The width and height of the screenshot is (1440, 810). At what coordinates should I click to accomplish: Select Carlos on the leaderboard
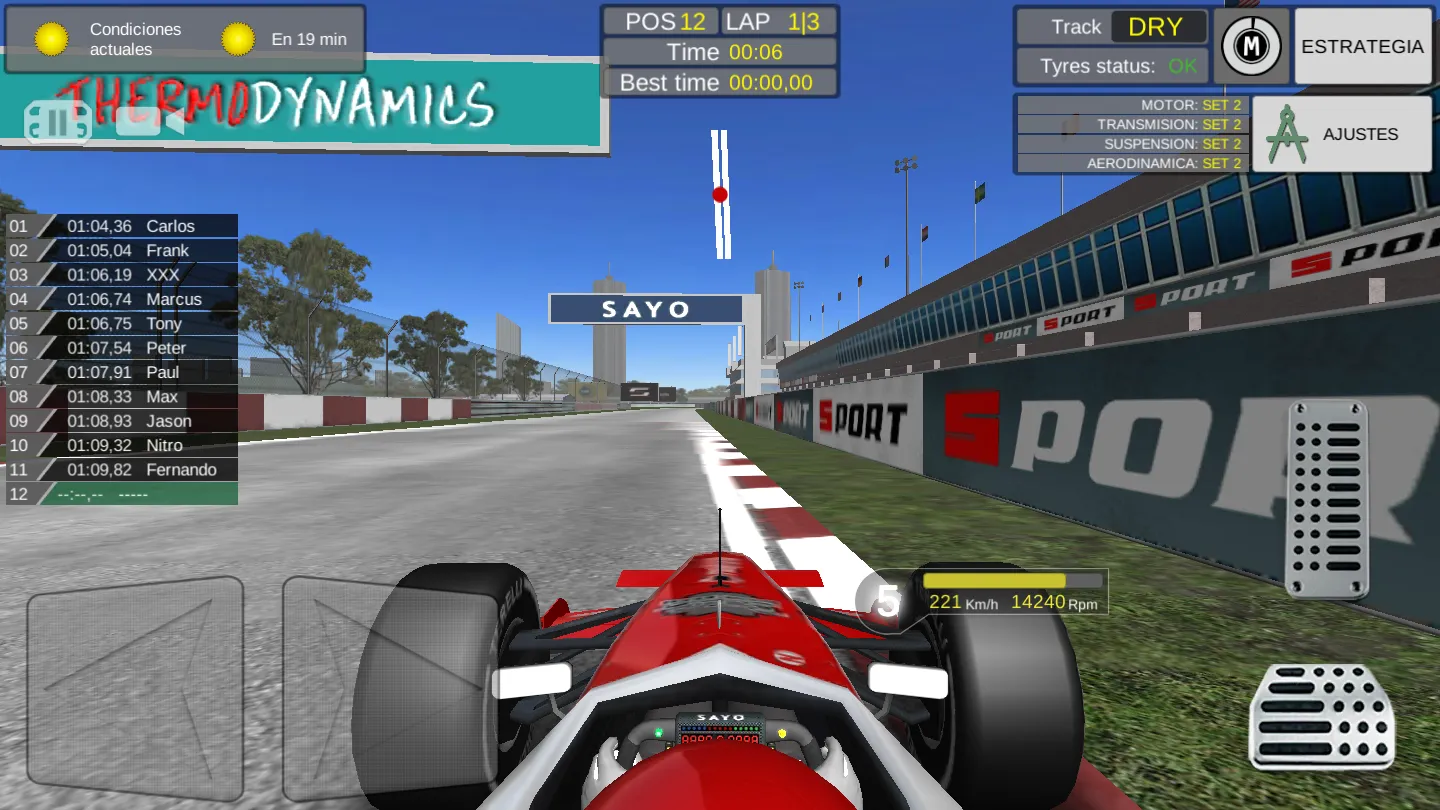coord(120,226)
